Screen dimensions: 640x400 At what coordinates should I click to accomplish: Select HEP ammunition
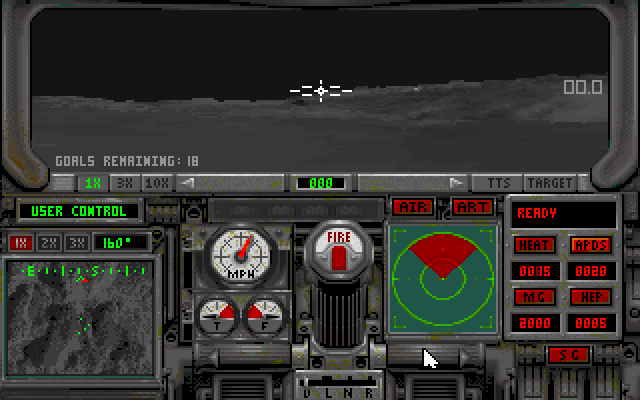pos(590,297)
